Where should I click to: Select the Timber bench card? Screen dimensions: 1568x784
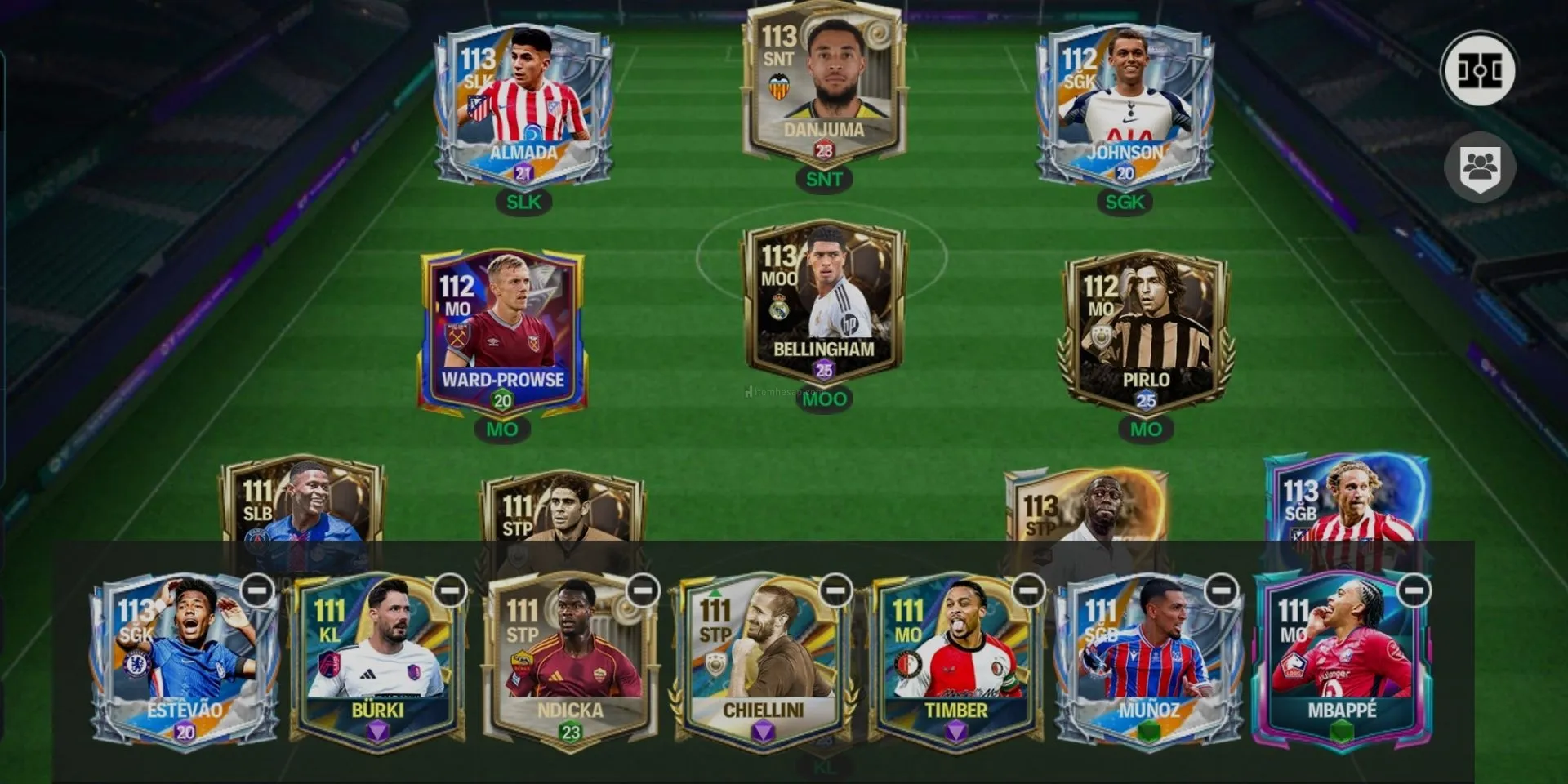pyautogui.click(x=955, y=661)
